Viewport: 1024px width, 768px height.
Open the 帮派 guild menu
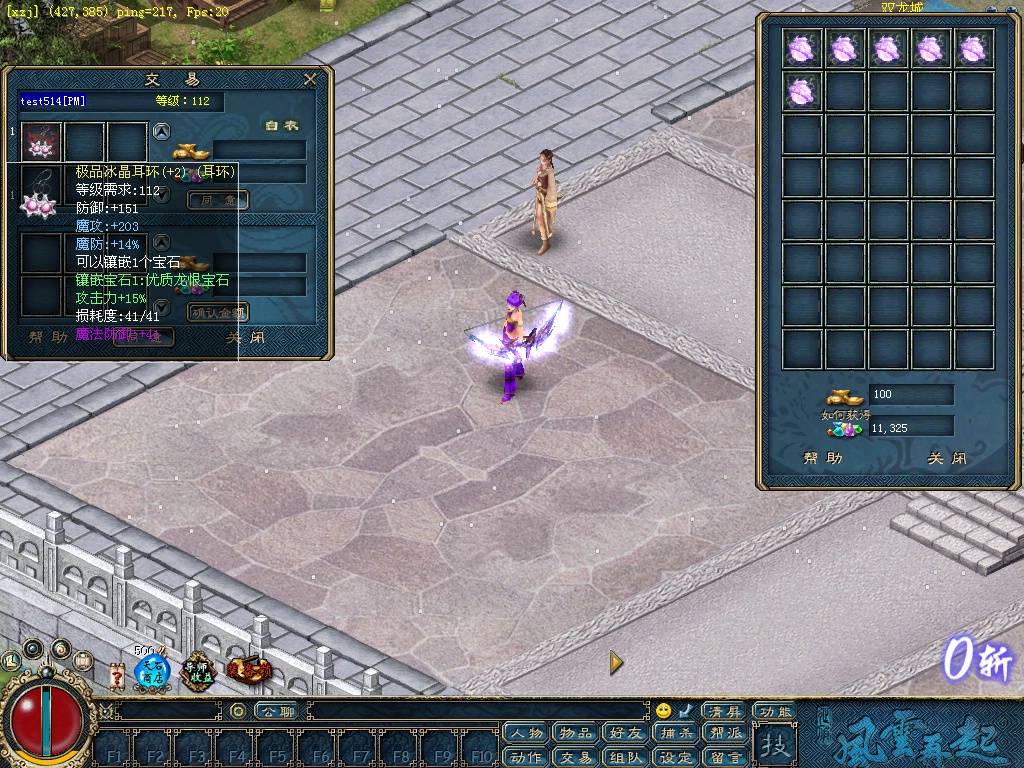[726, 733]
